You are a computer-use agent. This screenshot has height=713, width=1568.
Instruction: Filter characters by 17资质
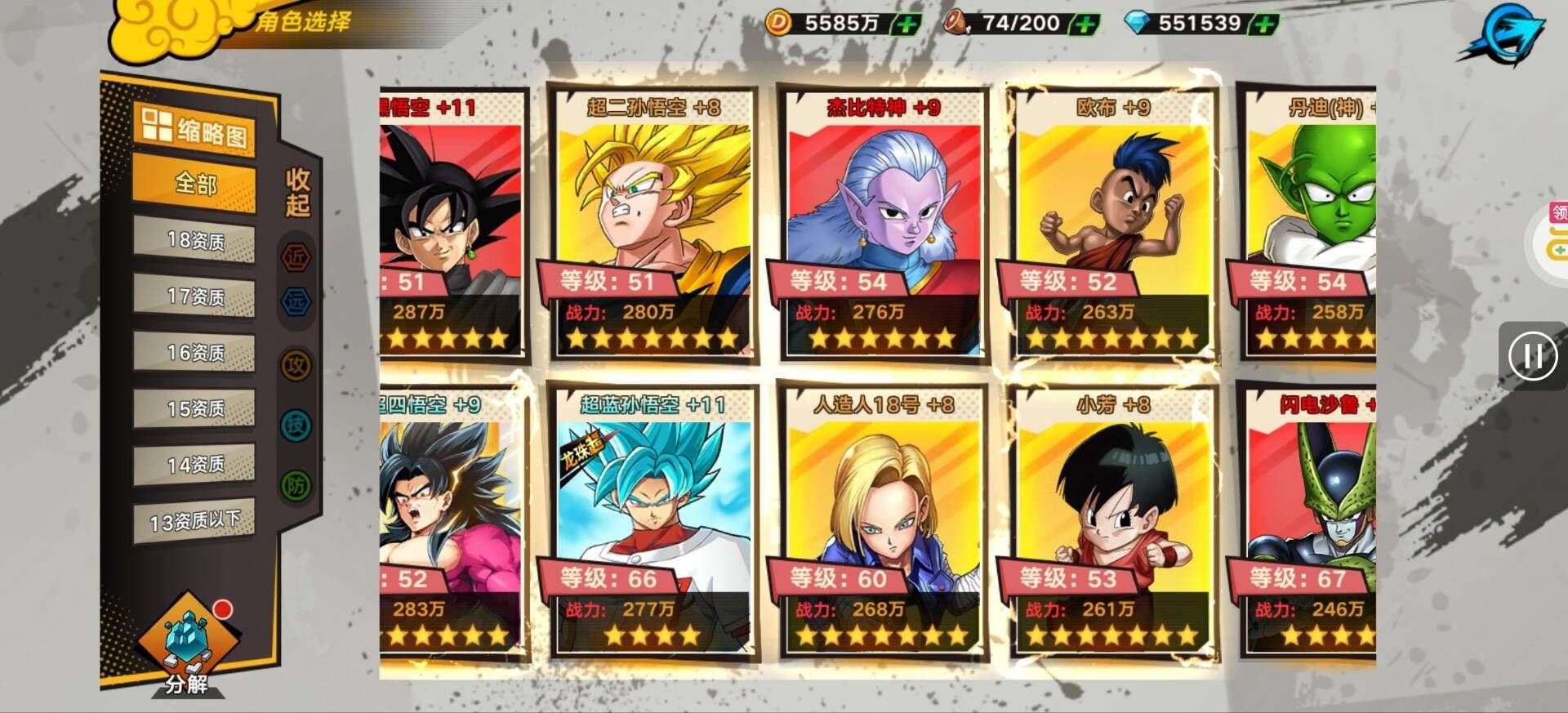point(195,296)
